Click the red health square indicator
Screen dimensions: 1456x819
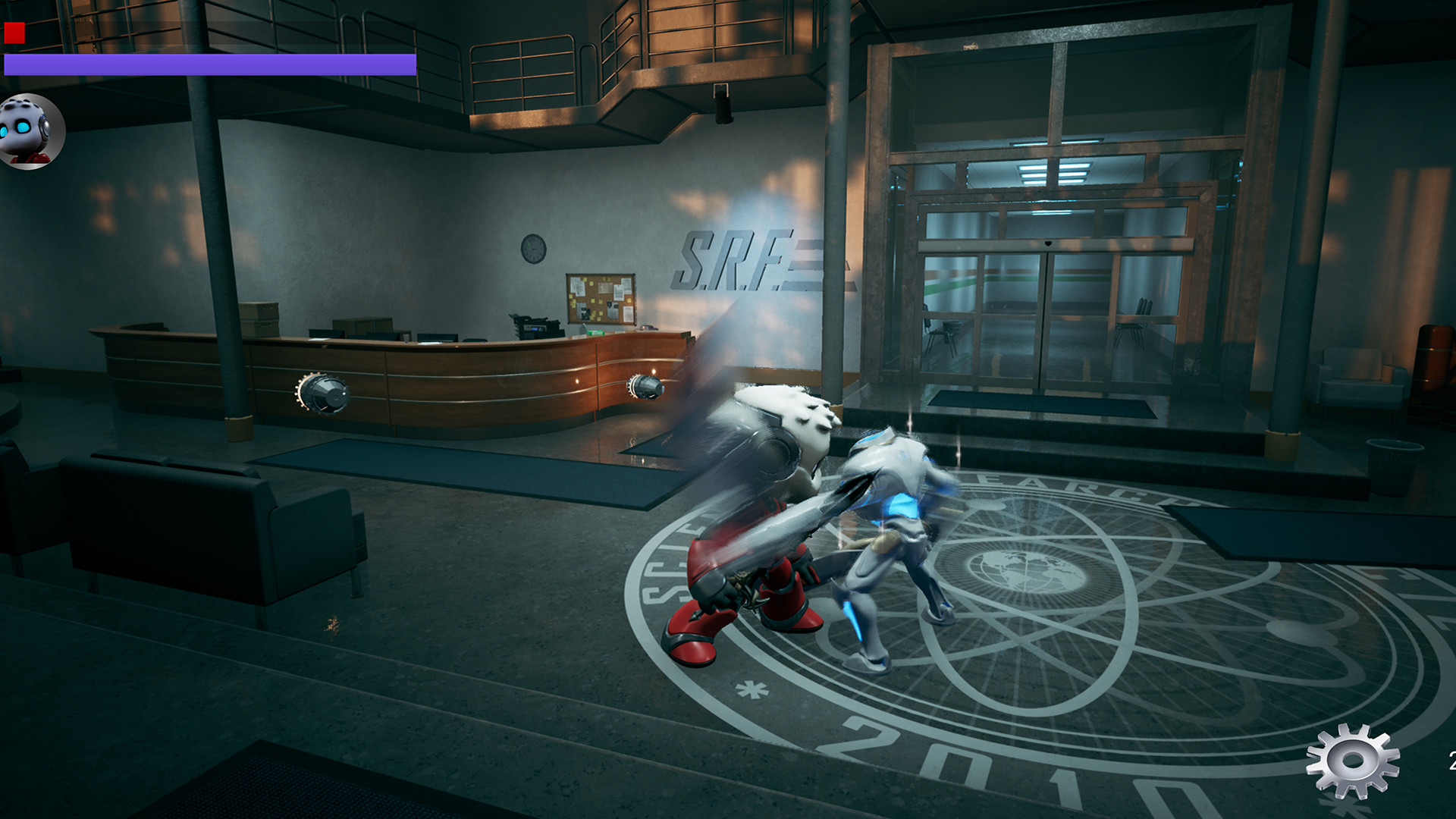[x=13, y=32]
